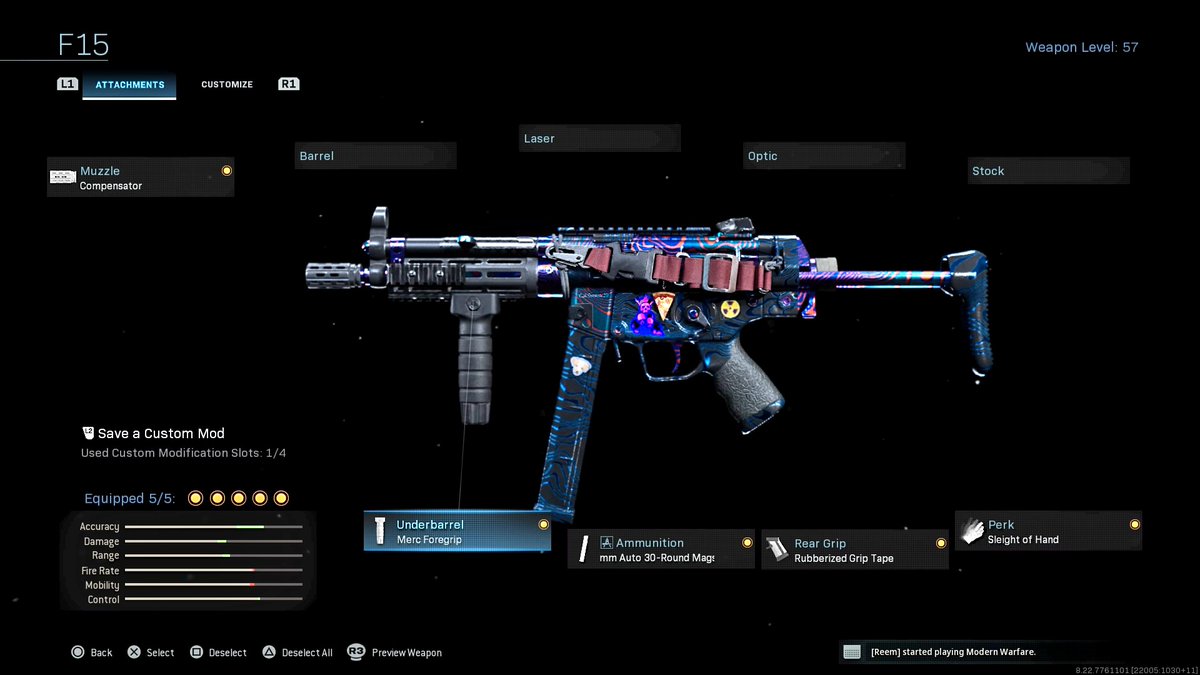Switch to the Attachments tab
The height and width of the screenshot is (675, 1200).
(x=129, y=85)
